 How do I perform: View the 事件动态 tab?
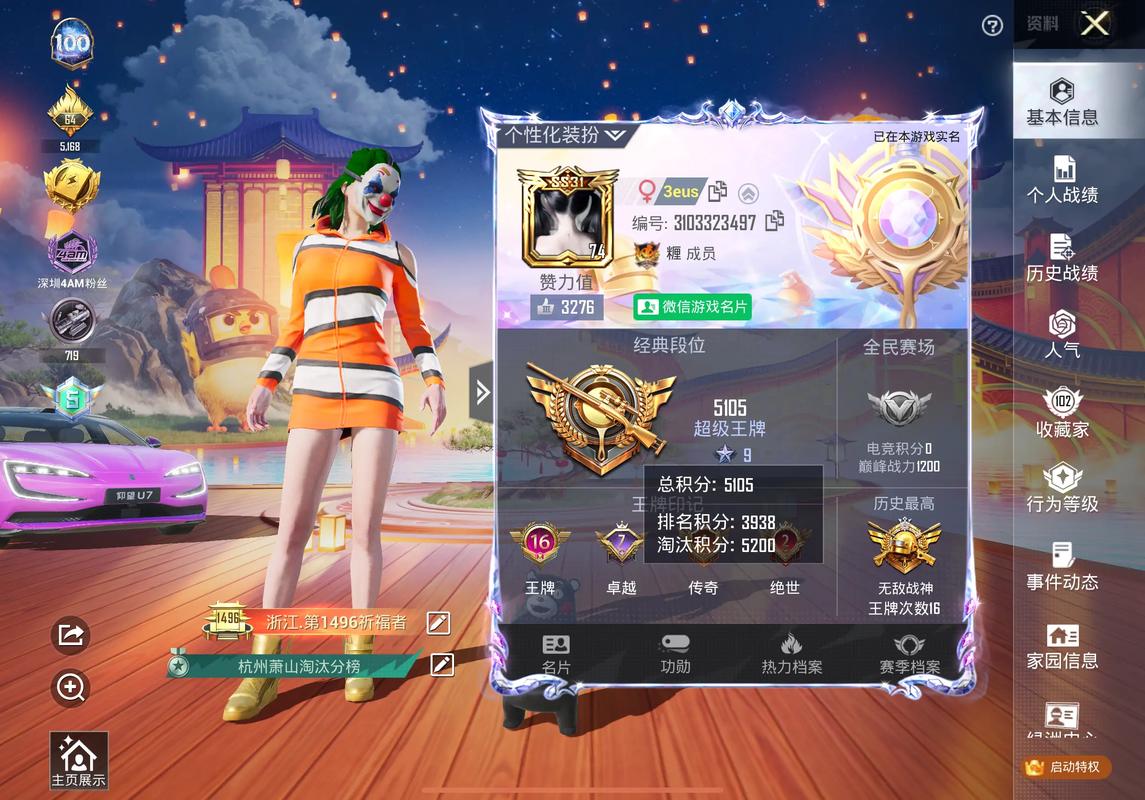tap(1062, 567)
